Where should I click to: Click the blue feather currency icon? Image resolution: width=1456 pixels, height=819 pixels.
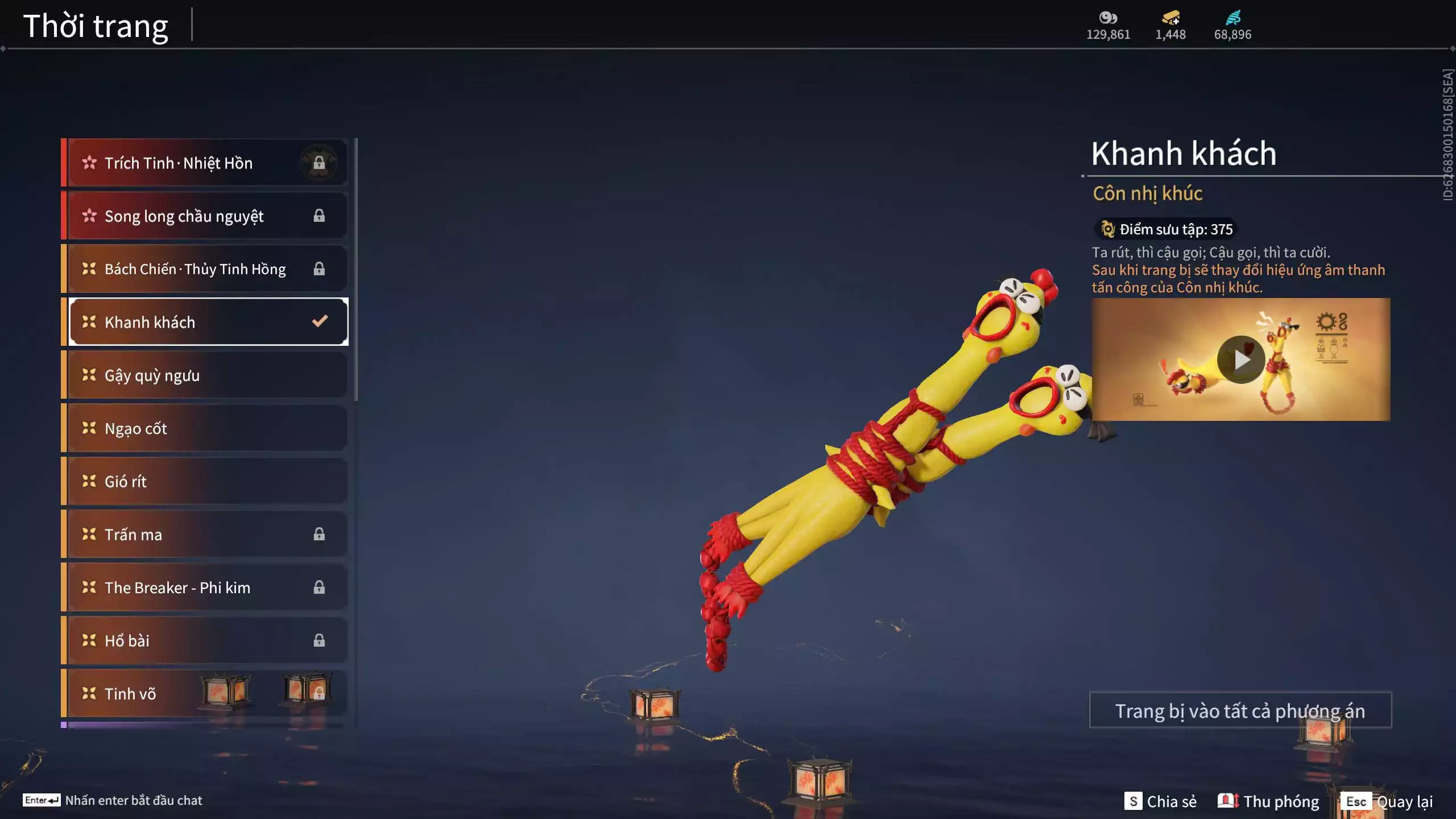[1232, 18]
